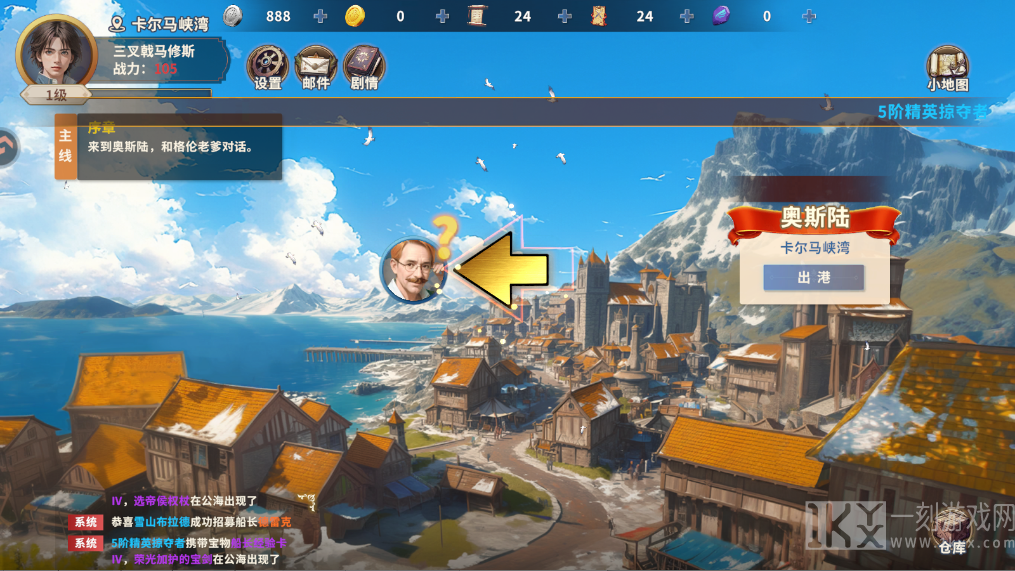Add gold coins with the plus button
The width and height of the screenshot is (1015, 571).
tap(442, 16)
